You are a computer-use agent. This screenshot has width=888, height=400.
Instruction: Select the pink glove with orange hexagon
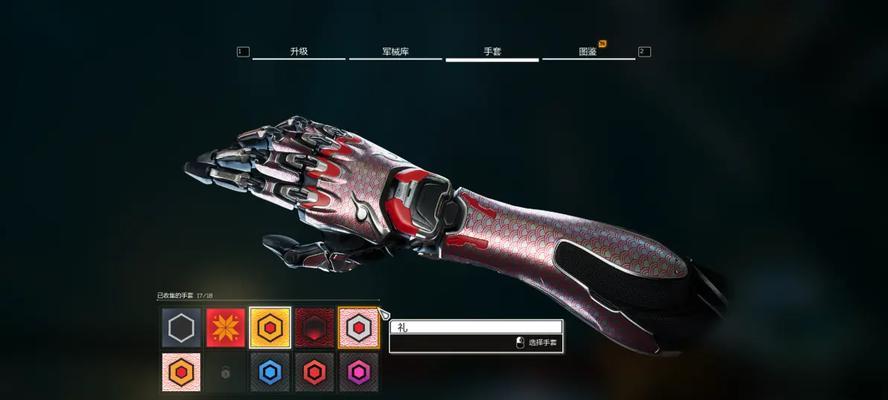tap(181, 372)
